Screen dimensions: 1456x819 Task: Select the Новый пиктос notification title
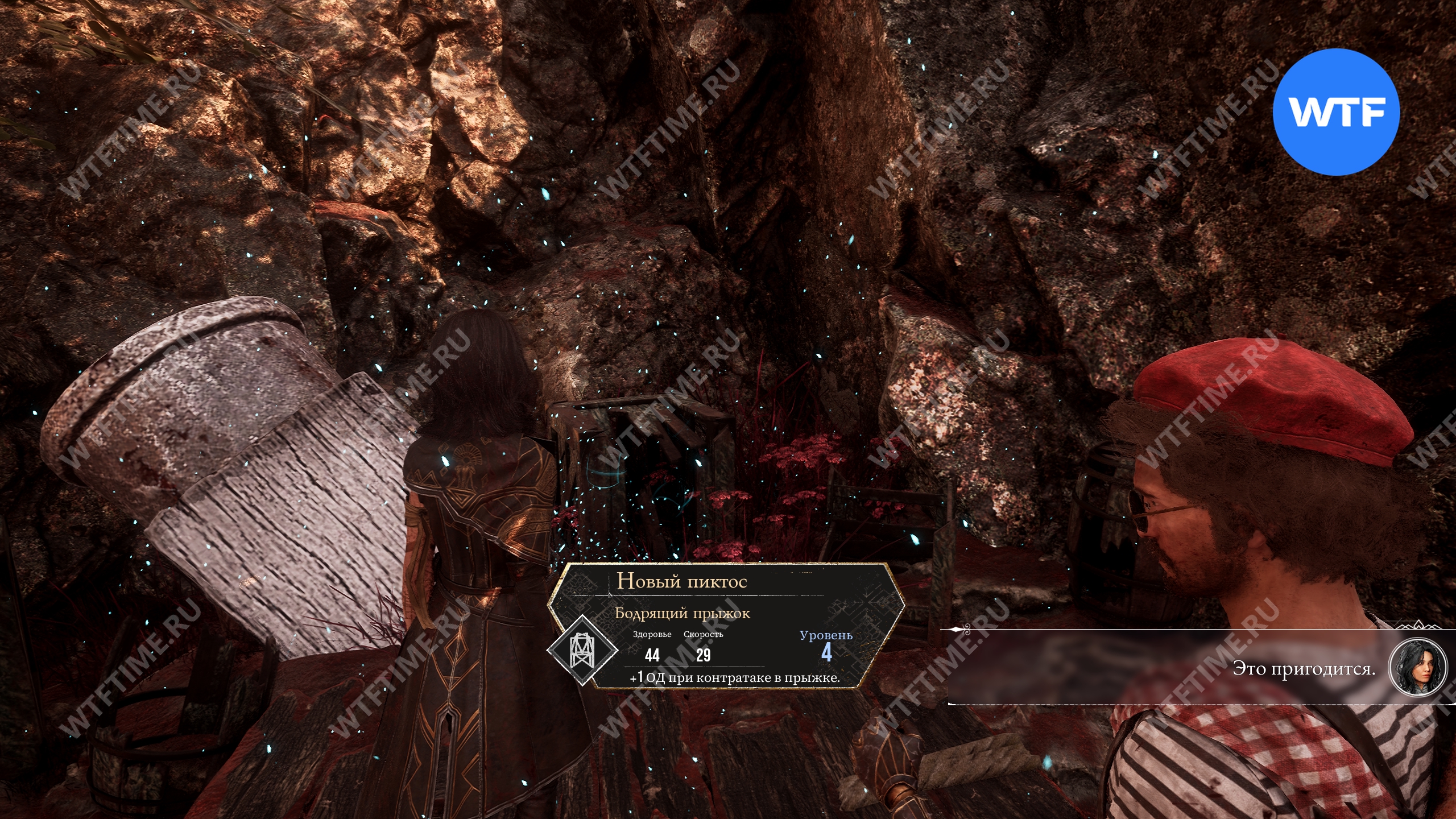(x=681, y=581)
